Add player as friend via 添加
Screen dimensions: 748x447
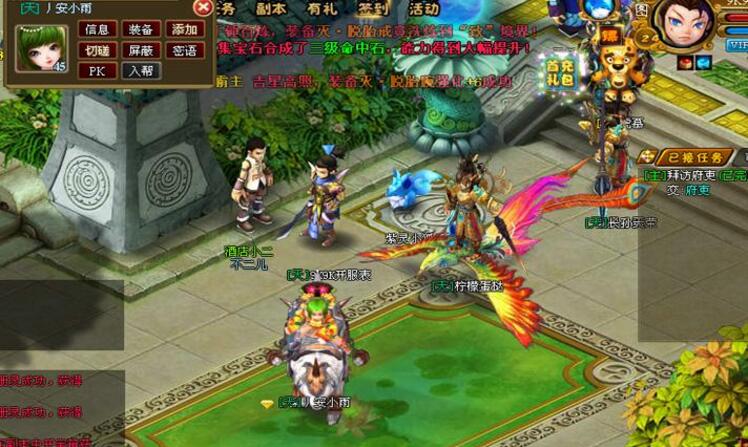pos(184,30)
